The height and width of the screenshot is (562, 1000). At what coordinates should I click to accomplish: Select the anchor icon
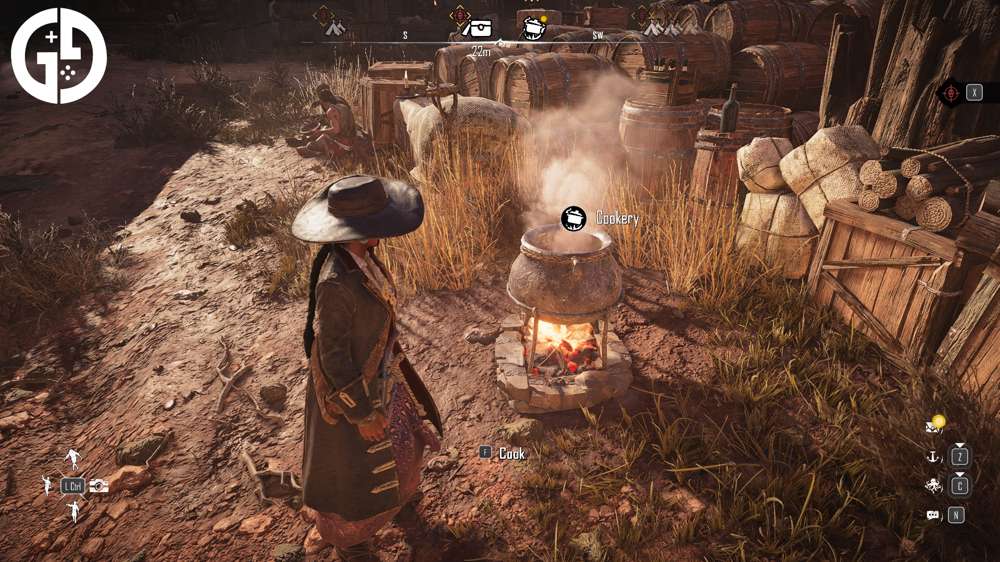(x=933, y=457)
